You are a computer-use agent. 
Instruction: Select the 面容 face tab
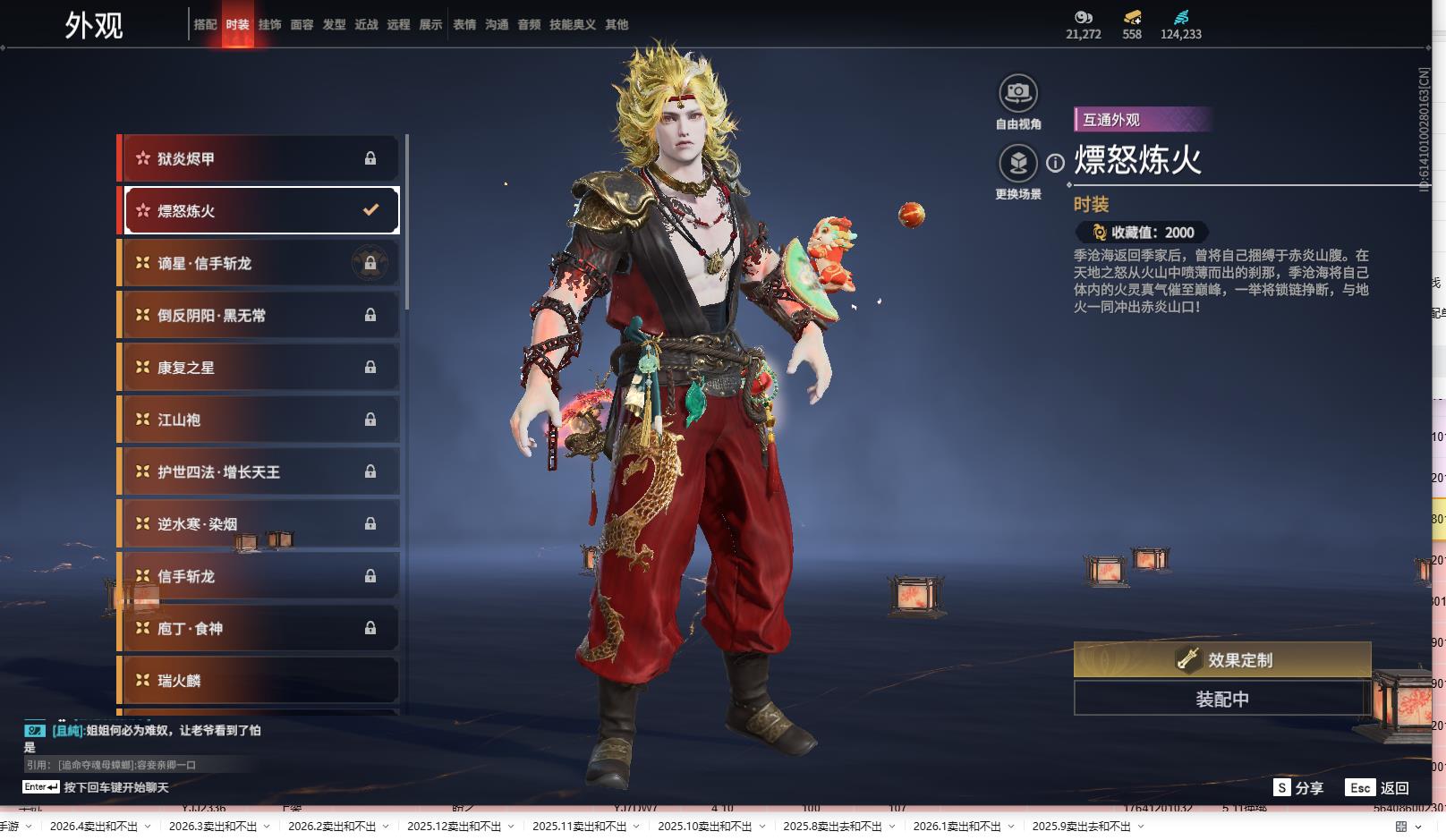point(302,25)
